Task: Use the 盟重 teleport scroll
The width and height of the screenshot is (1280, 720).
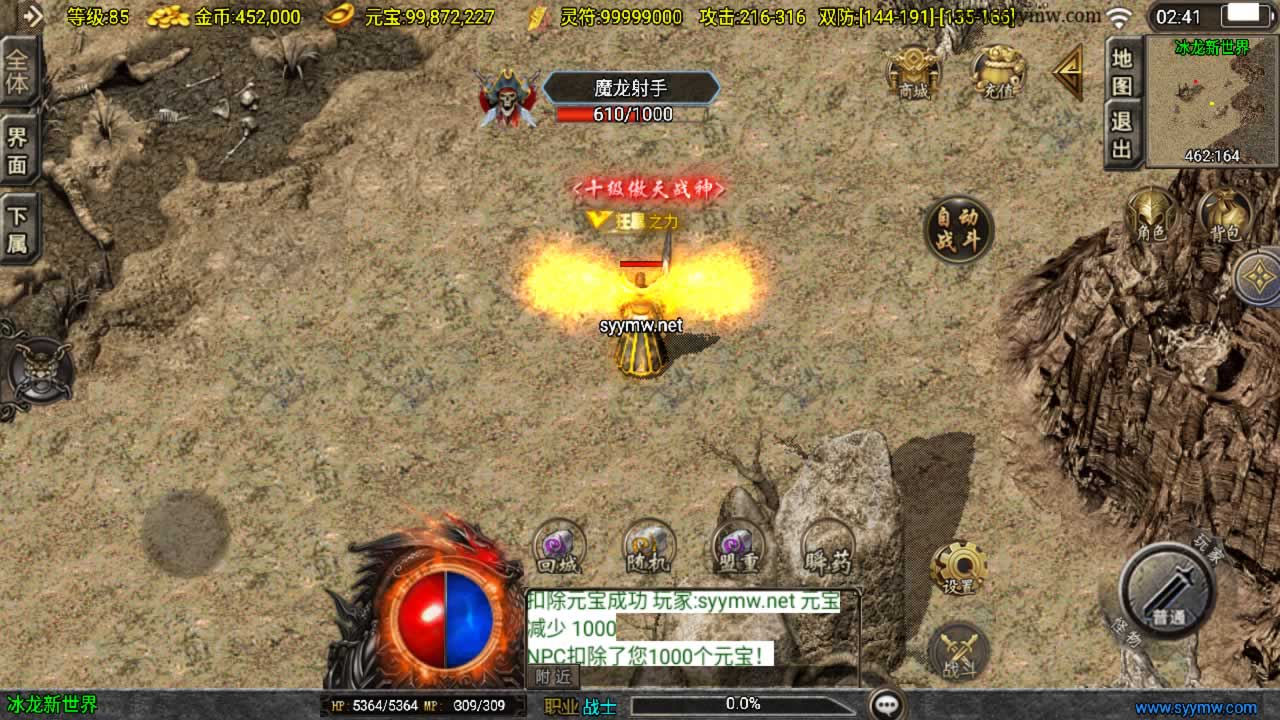Action: pos(738,547)
